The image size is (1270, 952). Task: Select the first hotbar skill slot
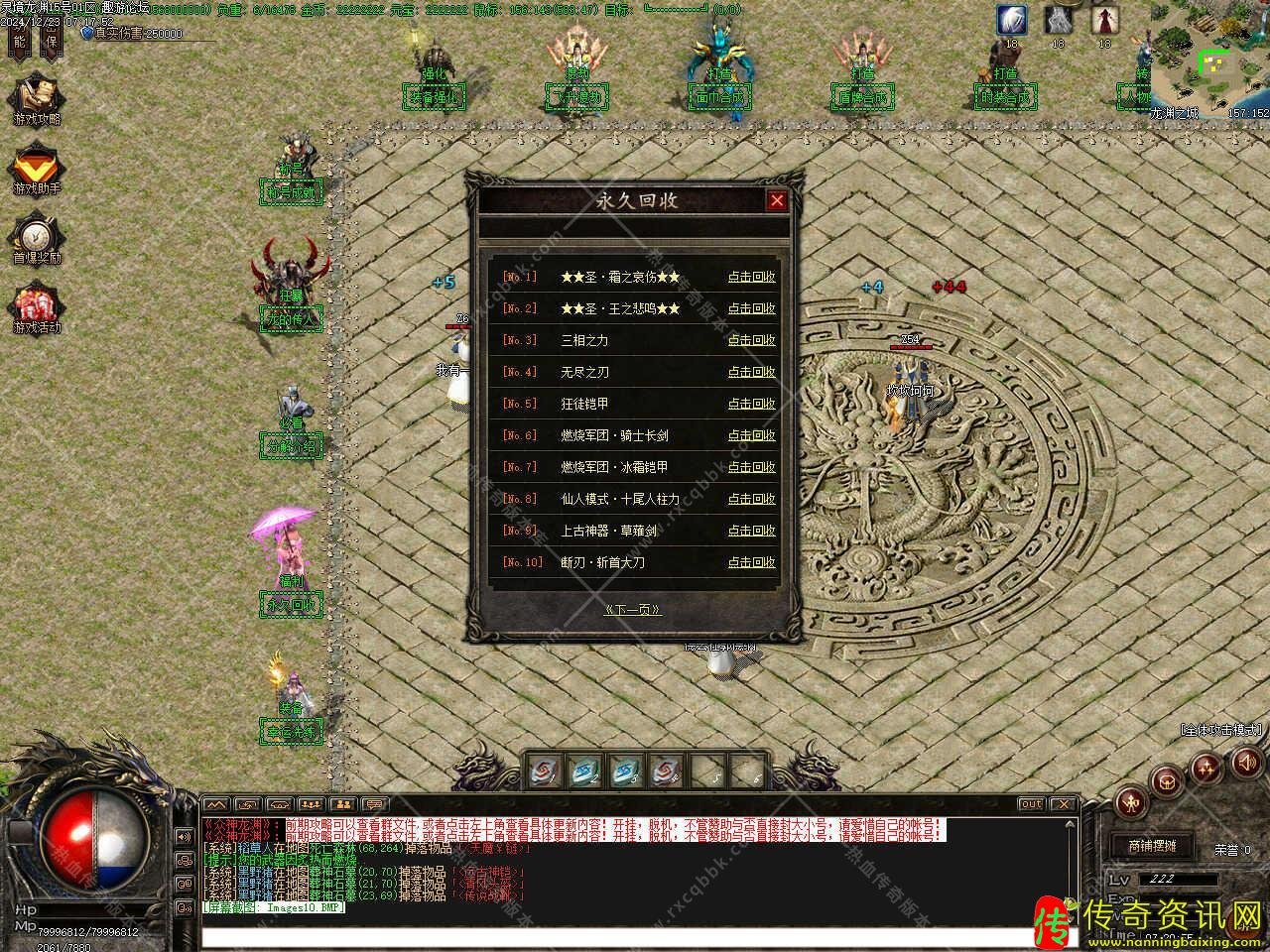click(543, 771)
